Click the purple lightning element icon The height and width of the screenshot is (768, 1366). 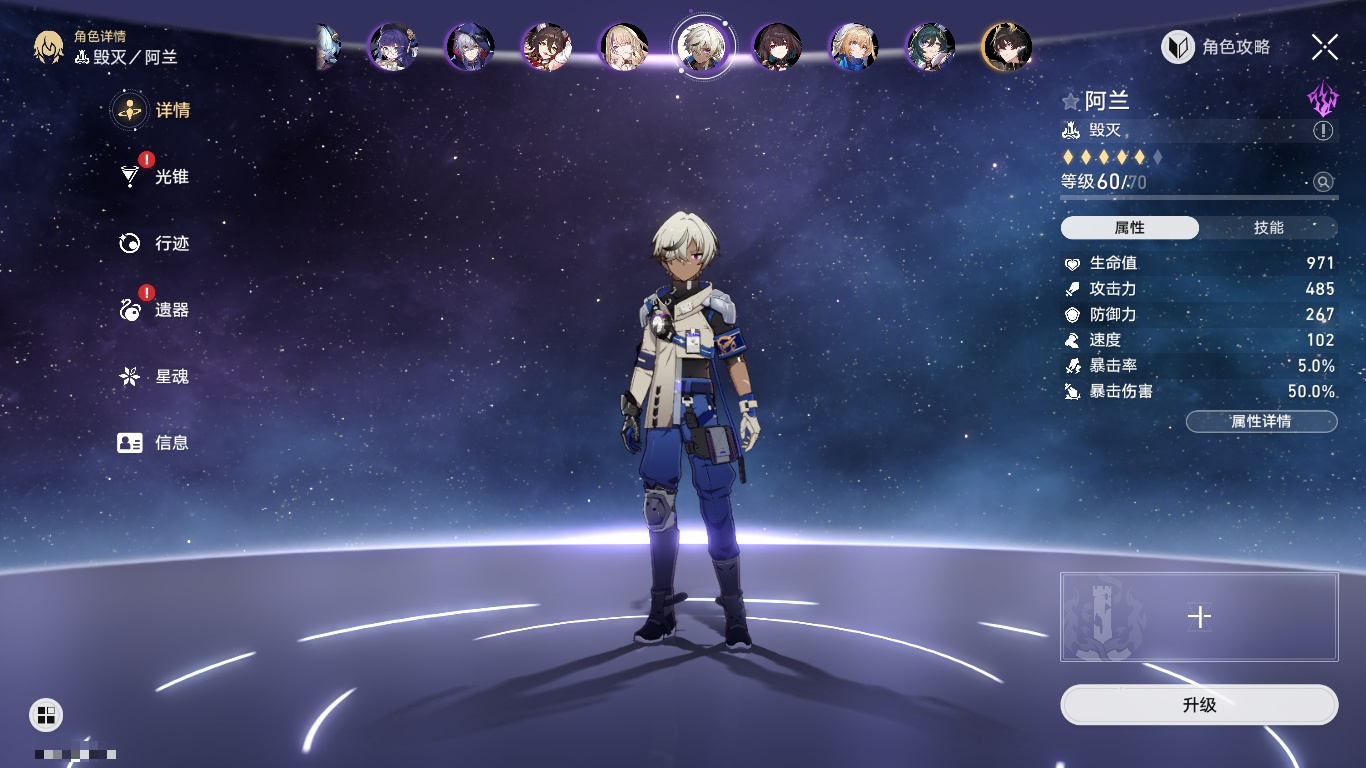pyautogui.click(x=1322, y=99)
